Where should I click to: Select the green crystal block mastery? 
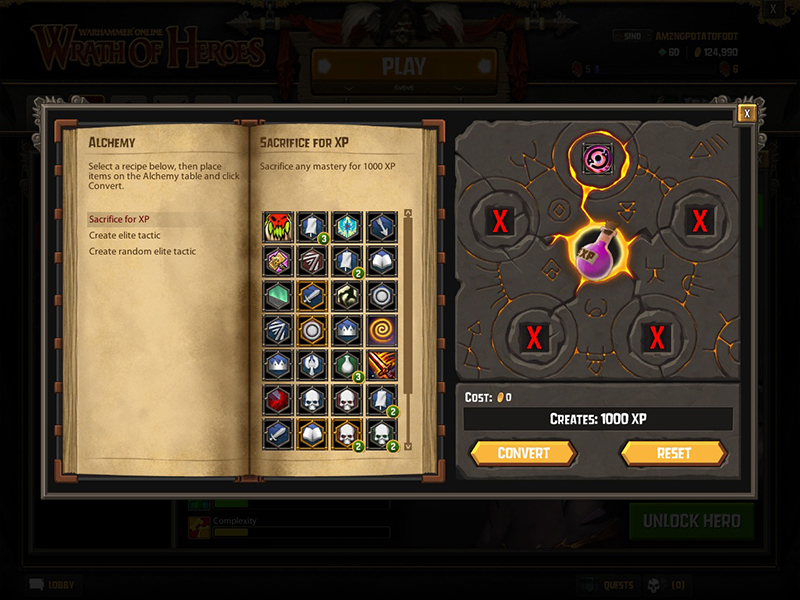coord(277,295)
